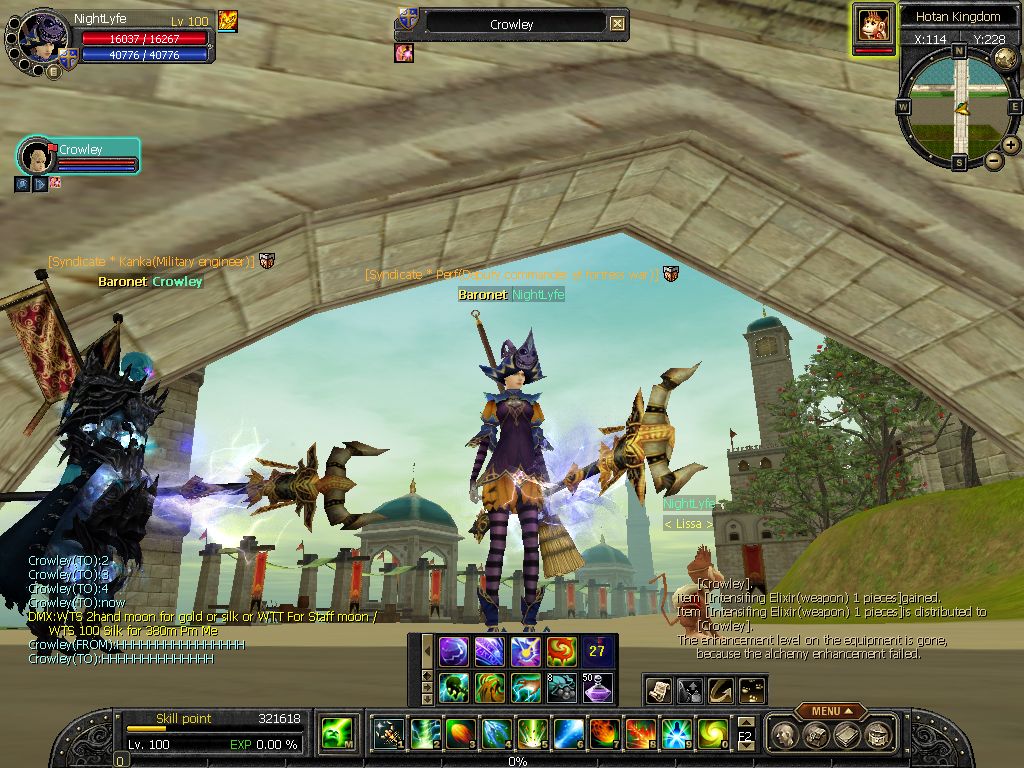The image size is (1024, 768).
Task: Open the treasure chest icon in menu bar
Action: click(876, 735)
